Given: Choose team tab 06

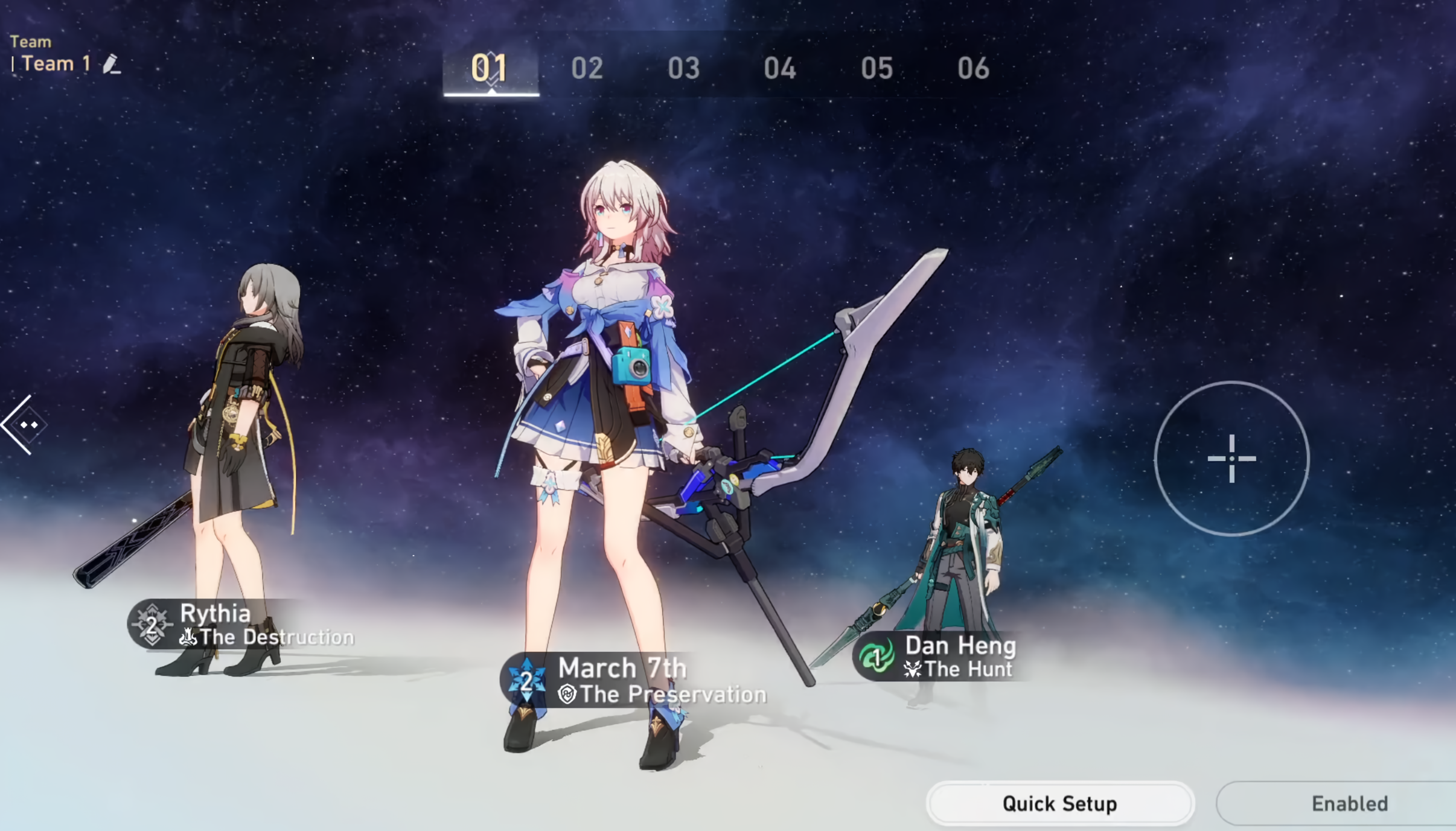Looking at the screenshot, I should click(x=973, y=68).
